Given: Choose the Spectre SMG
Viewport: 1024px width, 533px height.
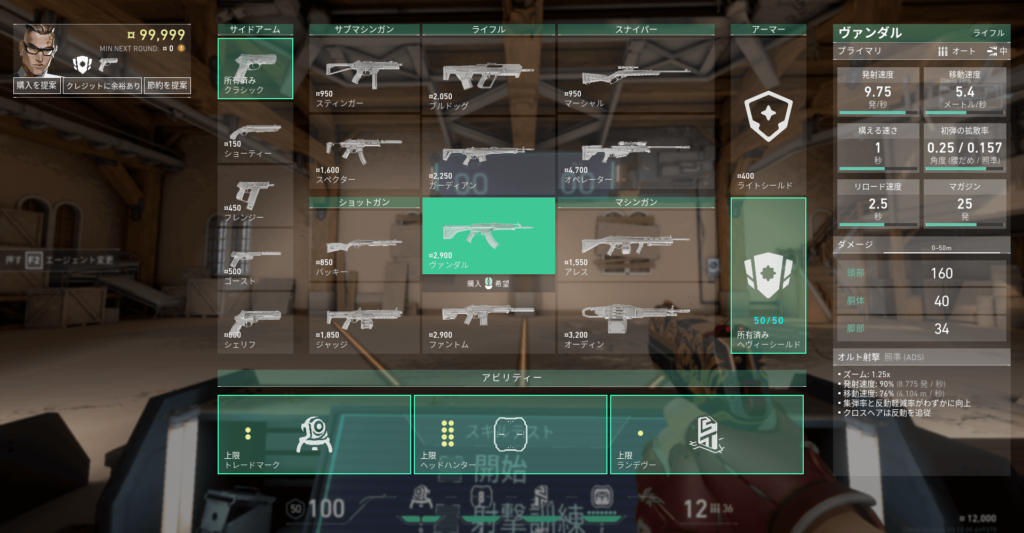Looking at the screenshot, I should 364,153.
